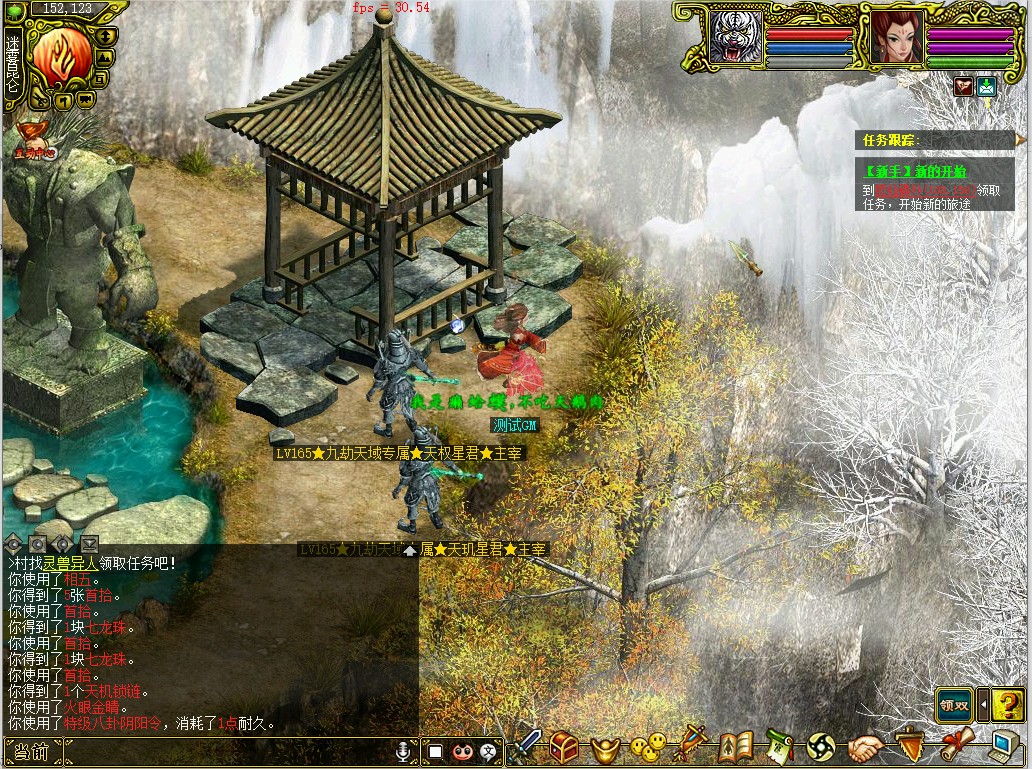Screen dimensions: 1032x769
Task: Open the treasure chest bag
Action: (x=564, y=746)
